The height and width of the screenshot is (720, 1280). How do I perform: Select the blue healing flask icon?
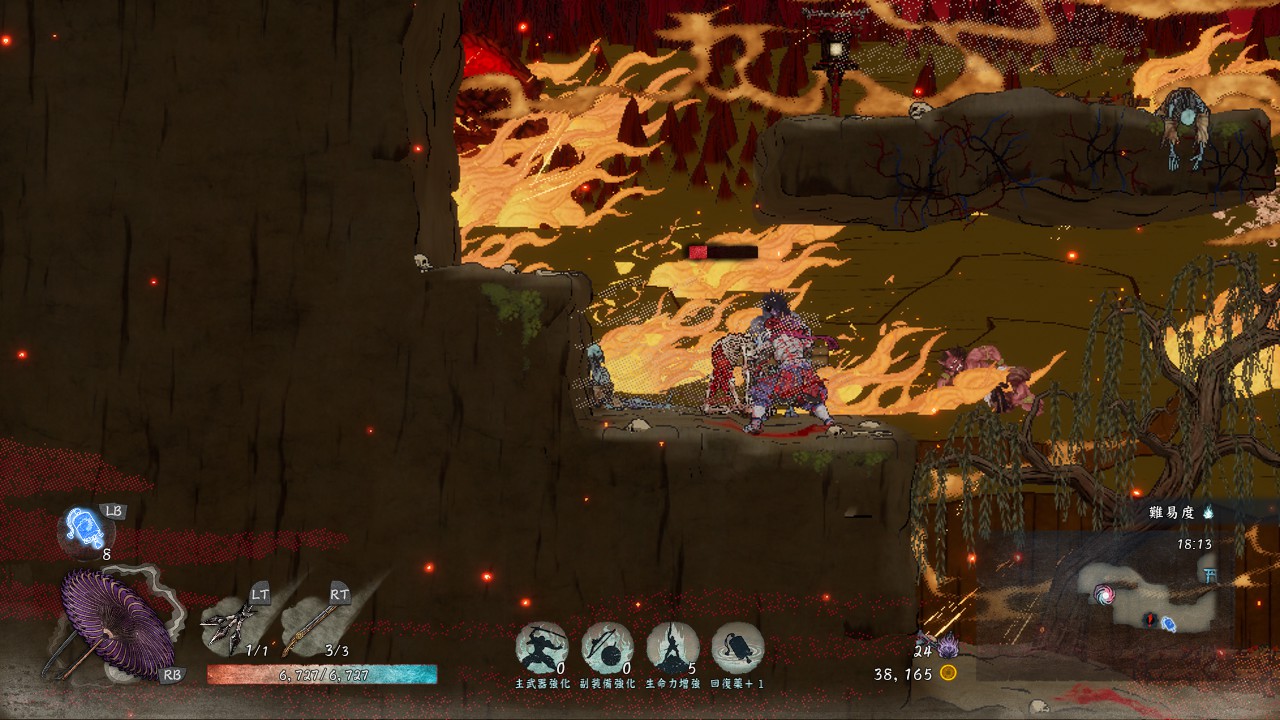(82, 526)
